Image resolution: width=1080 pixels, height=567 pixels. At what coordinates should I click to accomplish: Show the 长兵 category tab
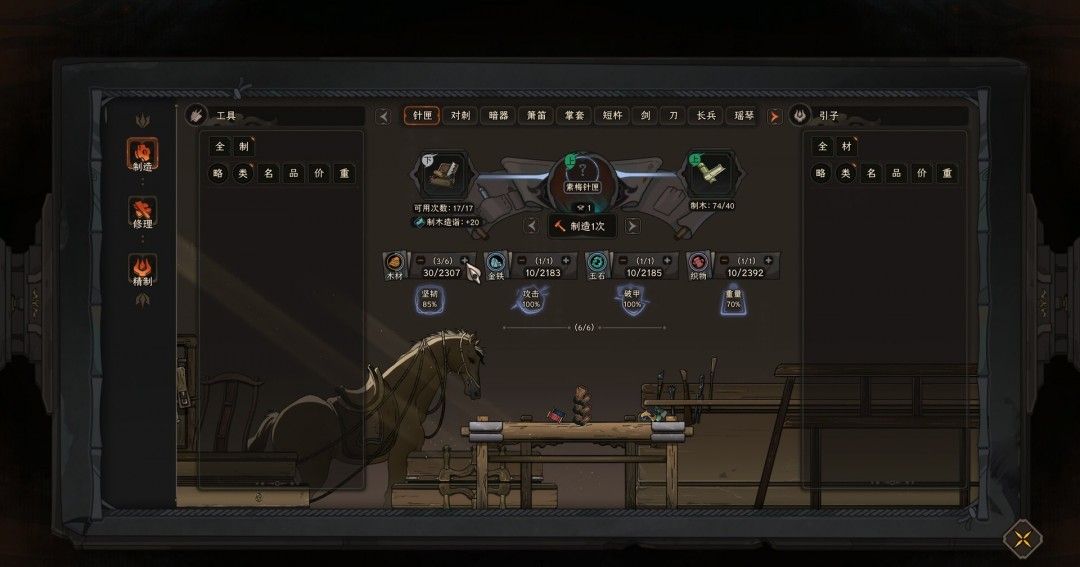[706, 116]
